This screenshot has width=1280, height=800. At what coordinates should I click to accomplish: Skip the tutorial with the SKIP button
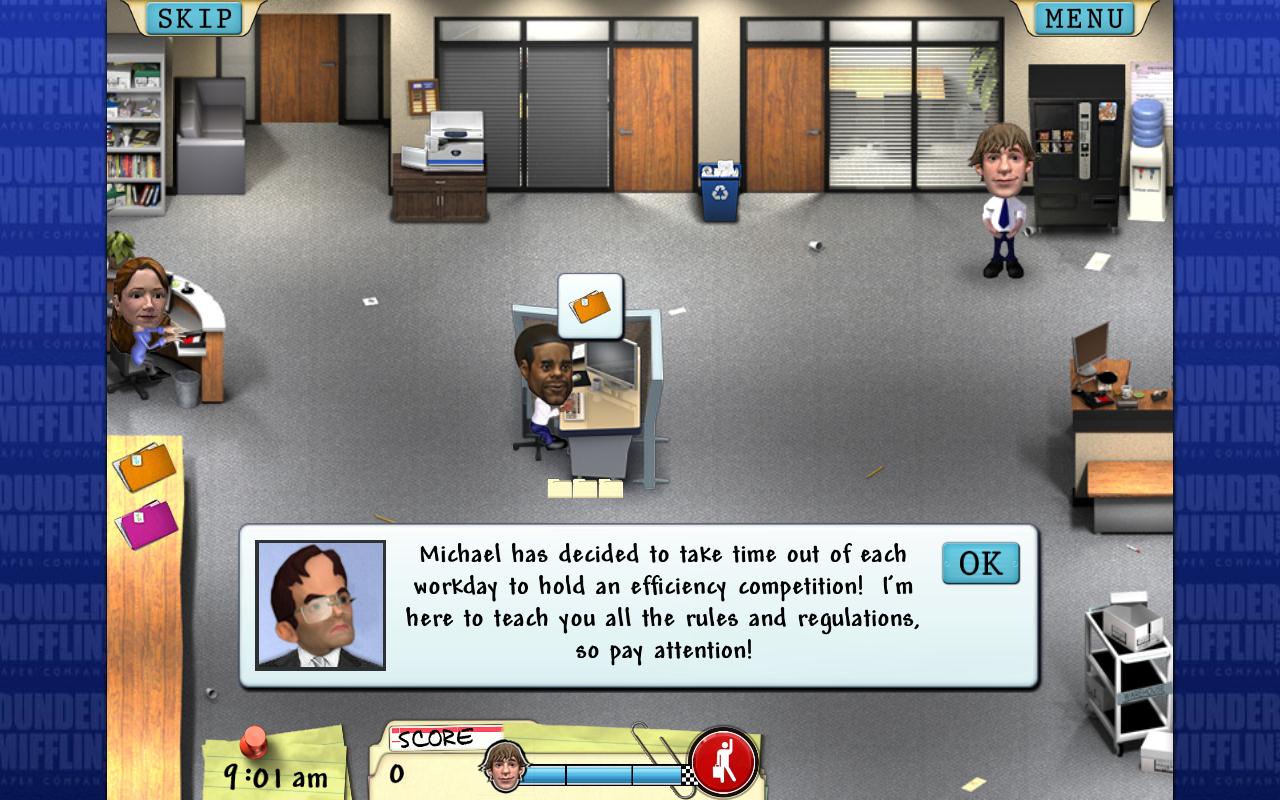coord(194,18)
